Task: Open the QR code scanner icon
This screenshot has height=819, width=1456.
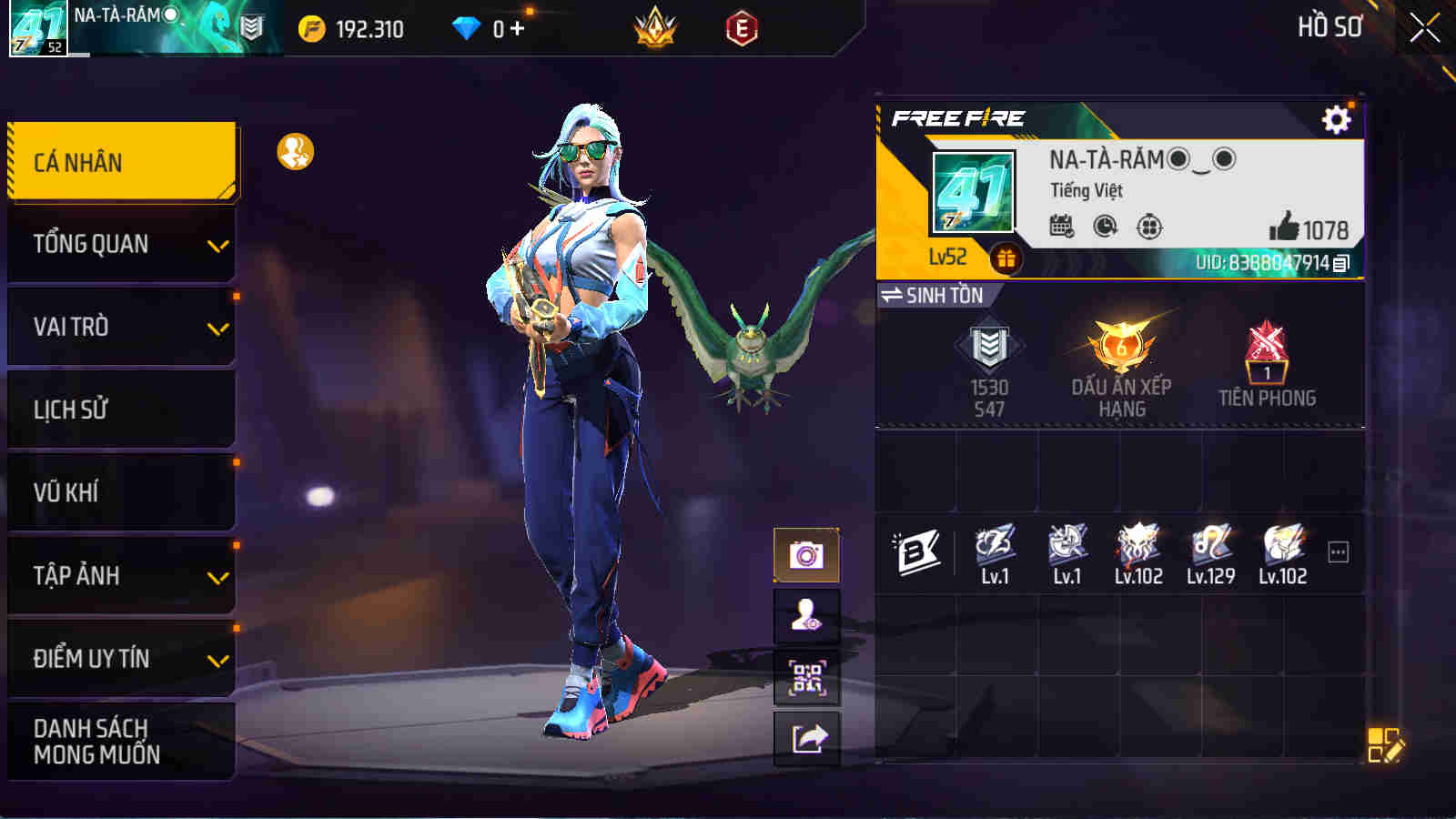Action: coord(806,679)
